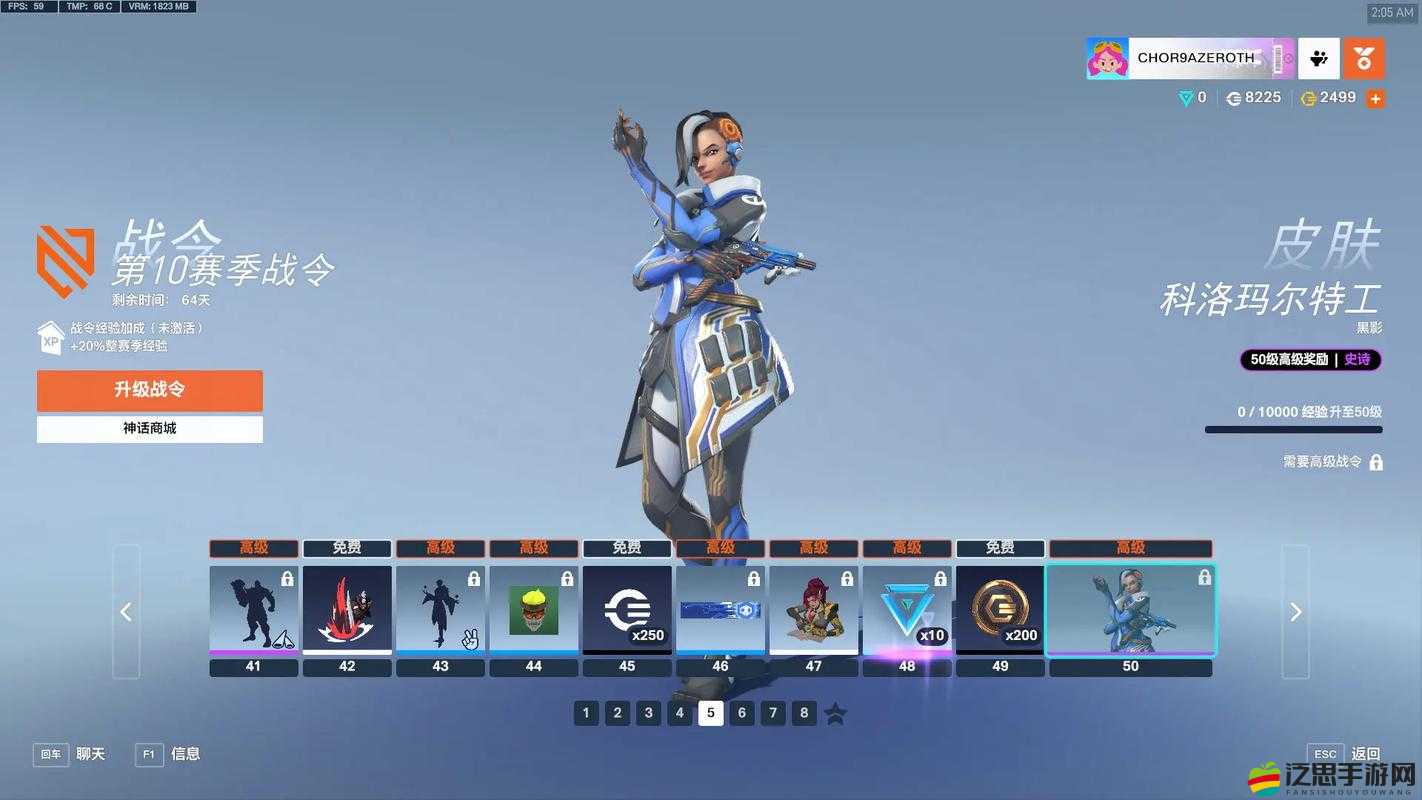
Task: Select the tier 42 free reward tile
Action: [347, 610]
